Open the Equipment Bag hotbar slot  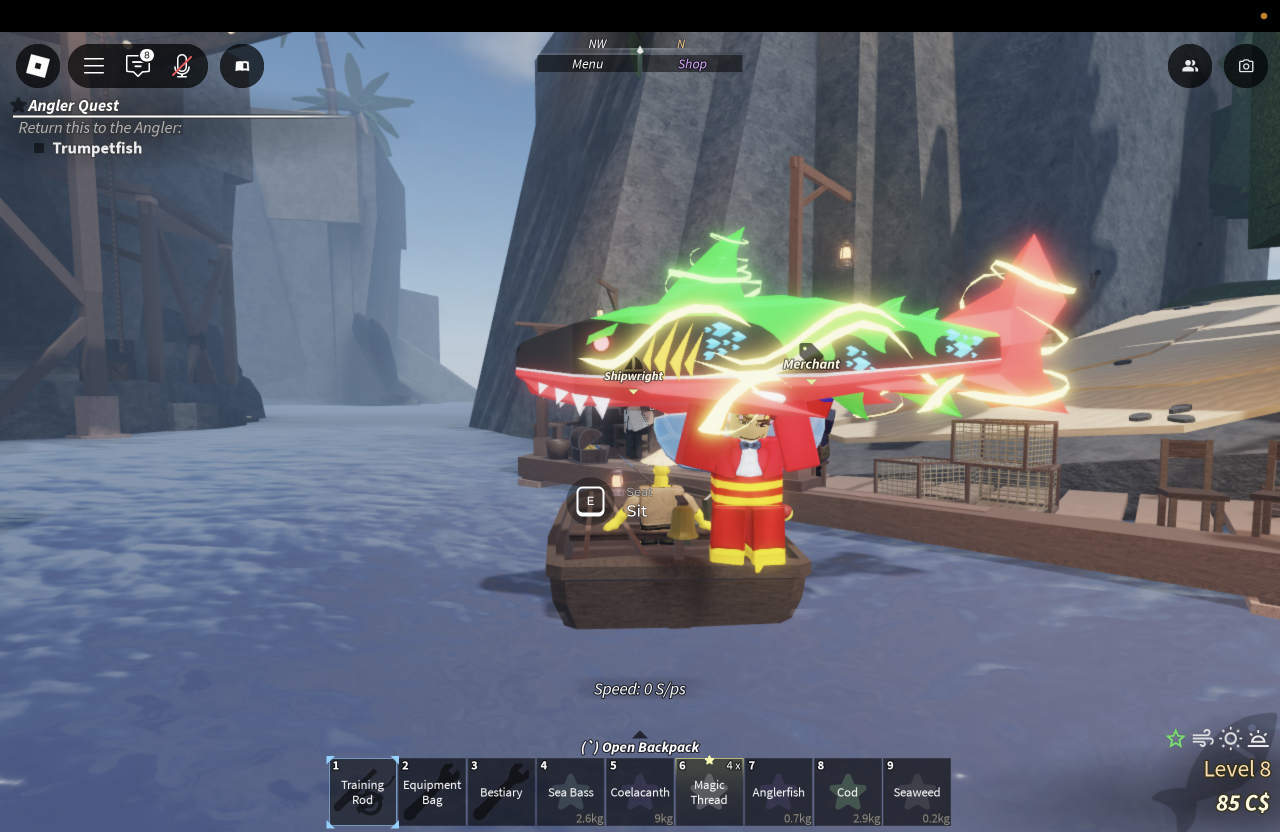[432, 792]
